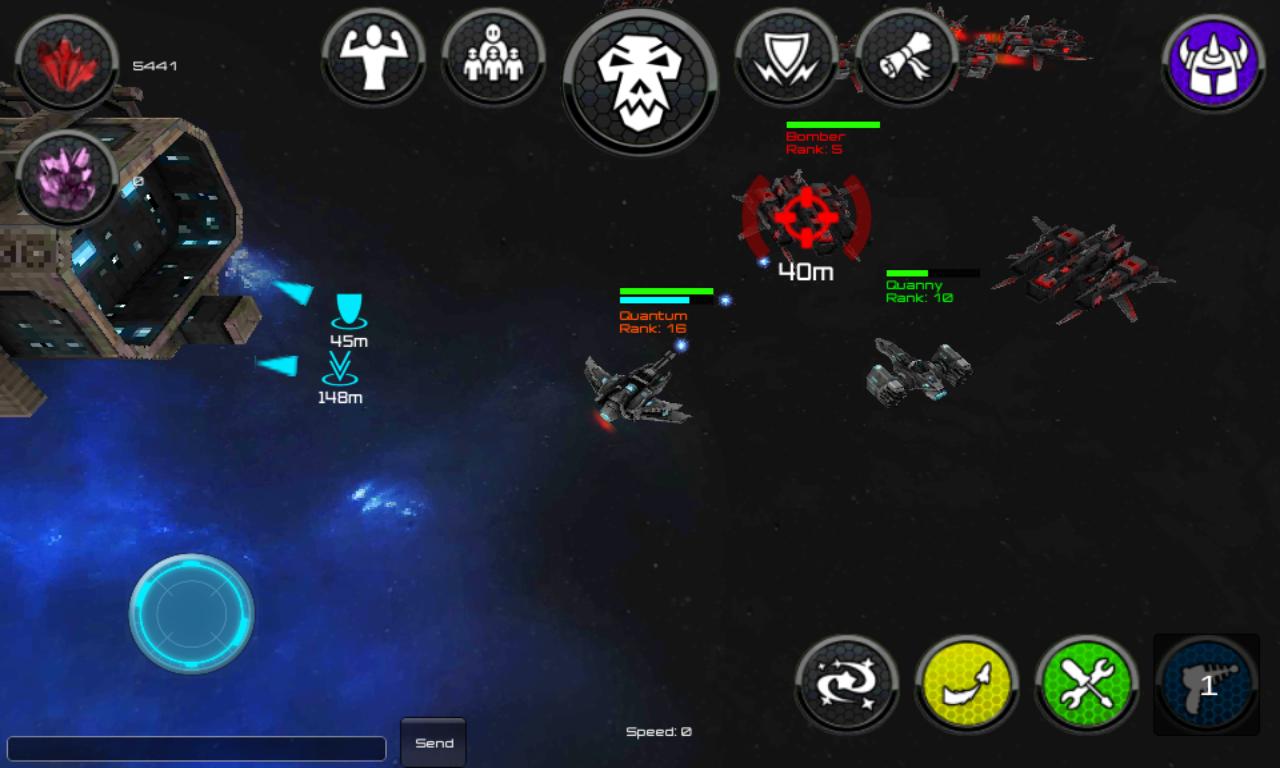Click the chat message input box

click(x=198, y=747)
